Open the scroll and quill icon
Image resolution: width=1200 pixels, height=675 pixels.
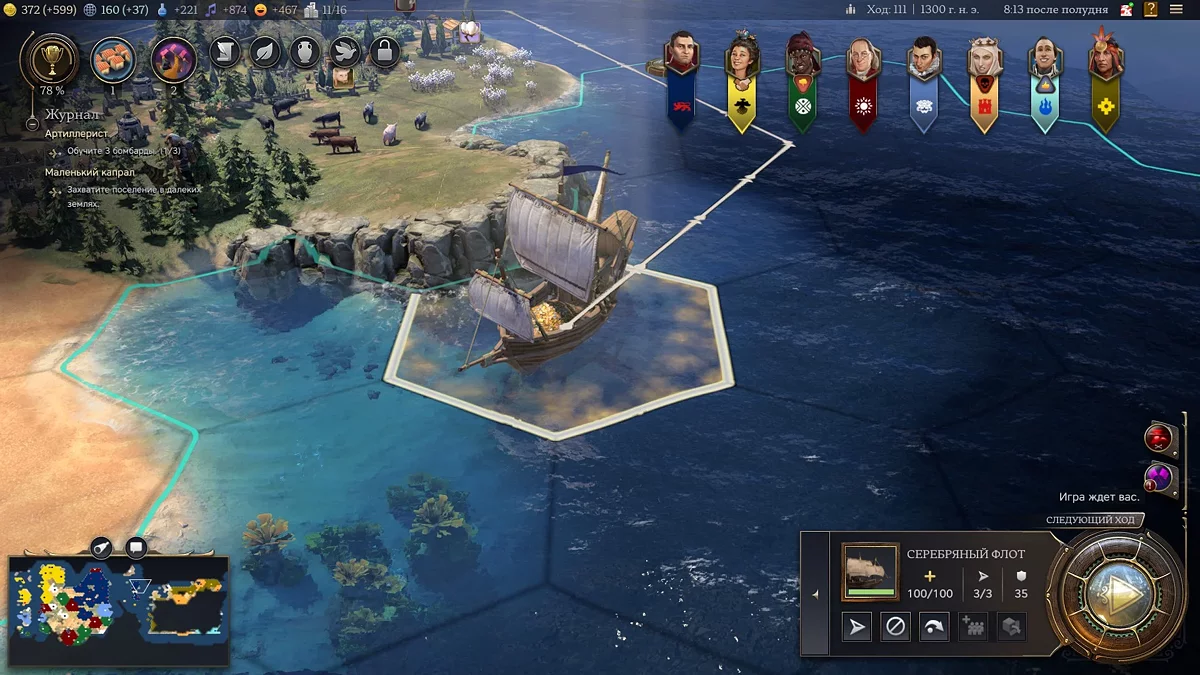coord(225,51)
